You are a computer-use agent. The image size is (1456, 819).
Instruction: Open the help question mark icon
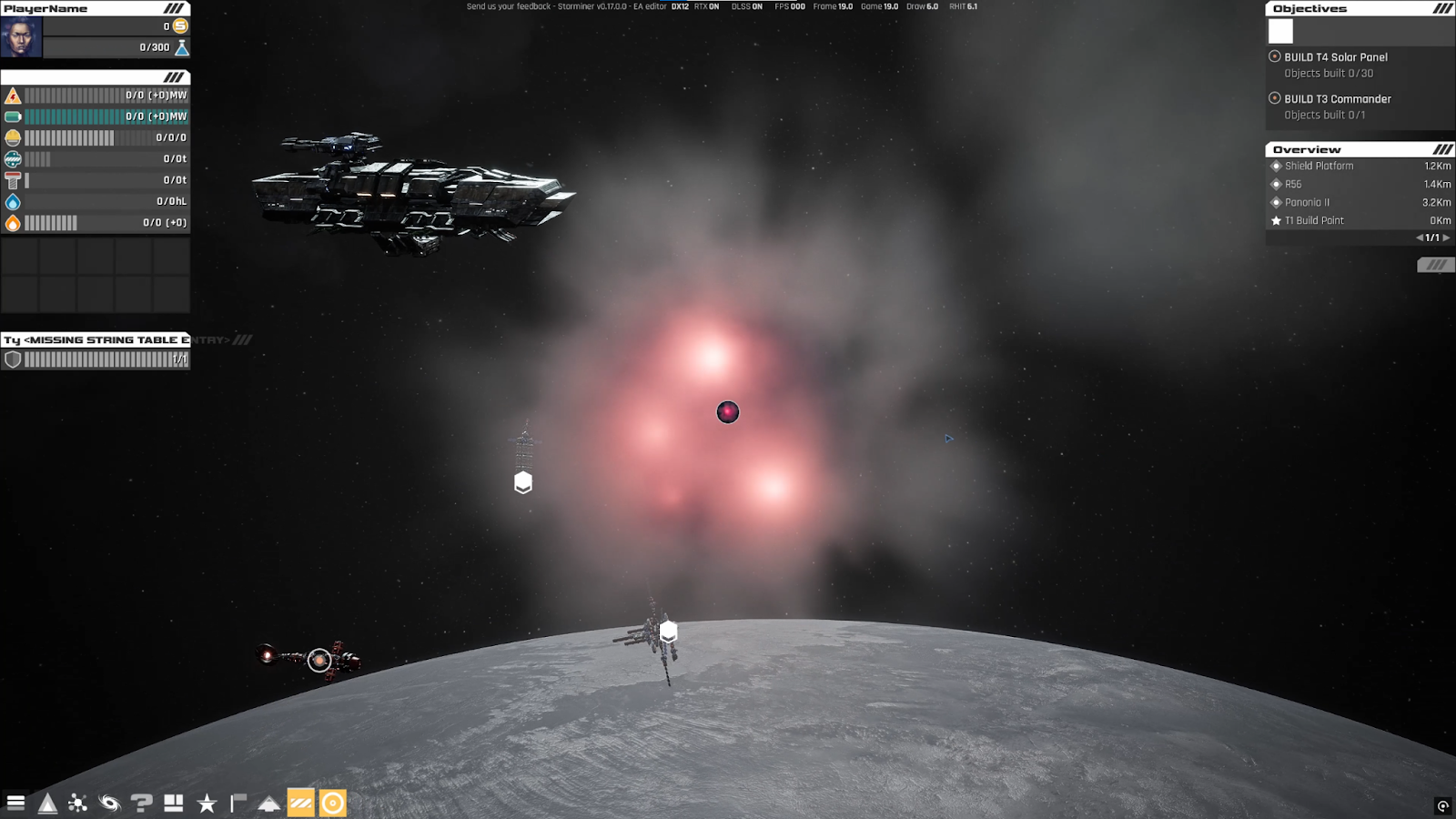coord(140,804)
